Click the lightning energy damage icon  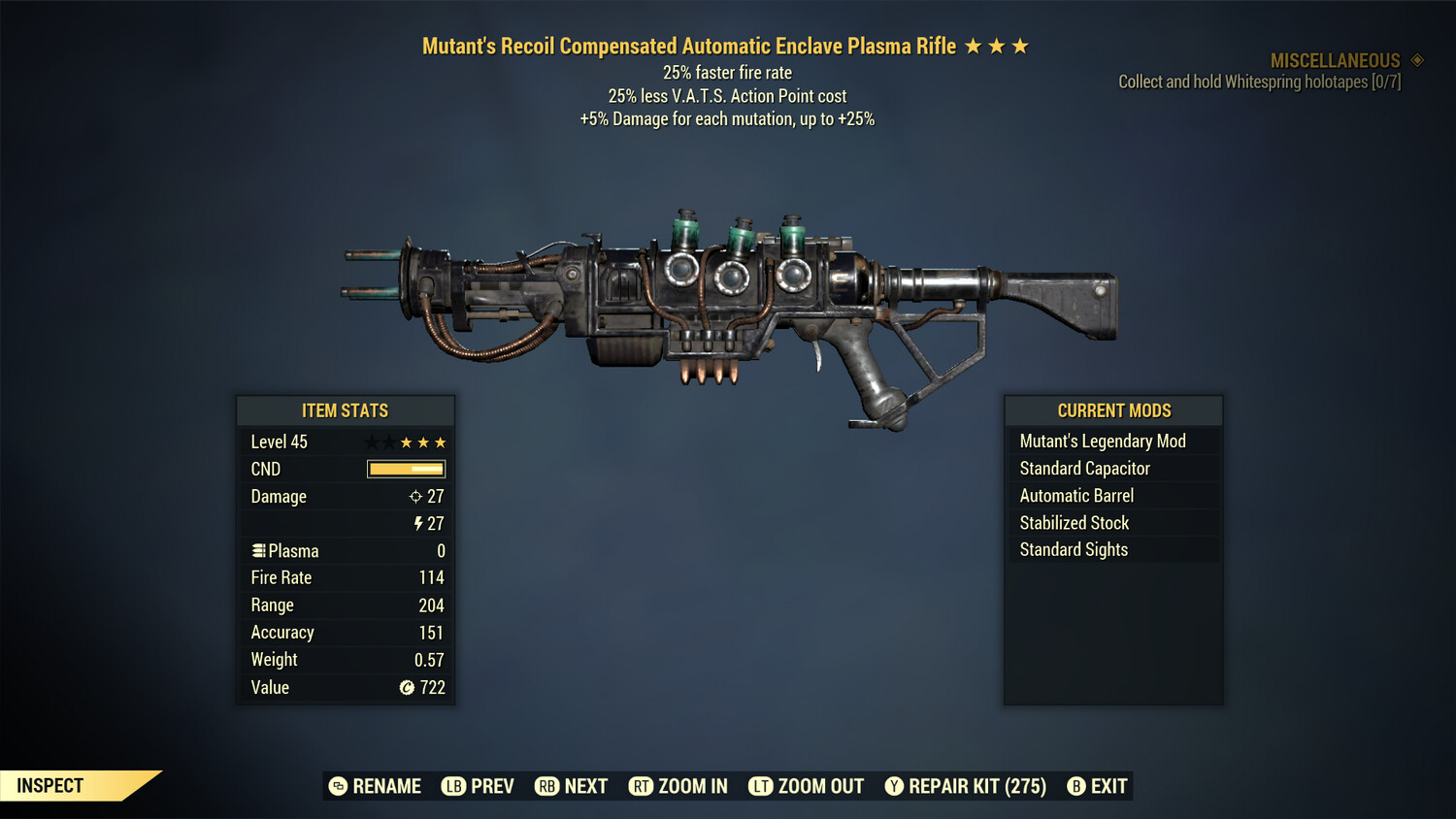pos(418,523)
